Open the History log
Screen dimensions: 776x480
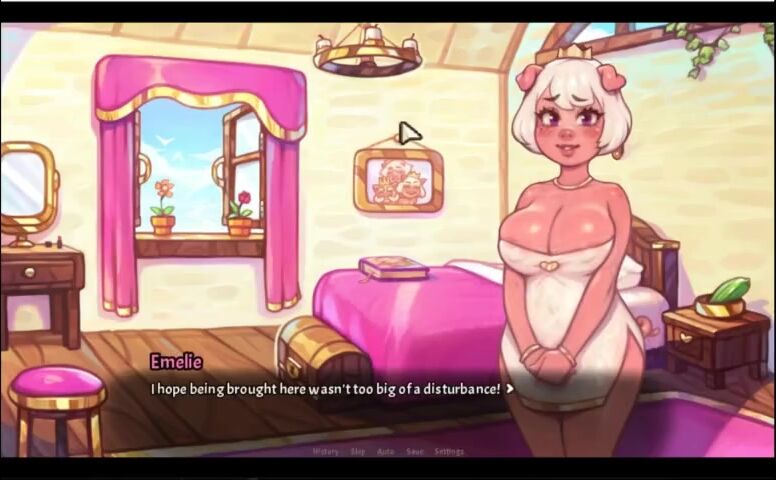[x=326, y=451]
